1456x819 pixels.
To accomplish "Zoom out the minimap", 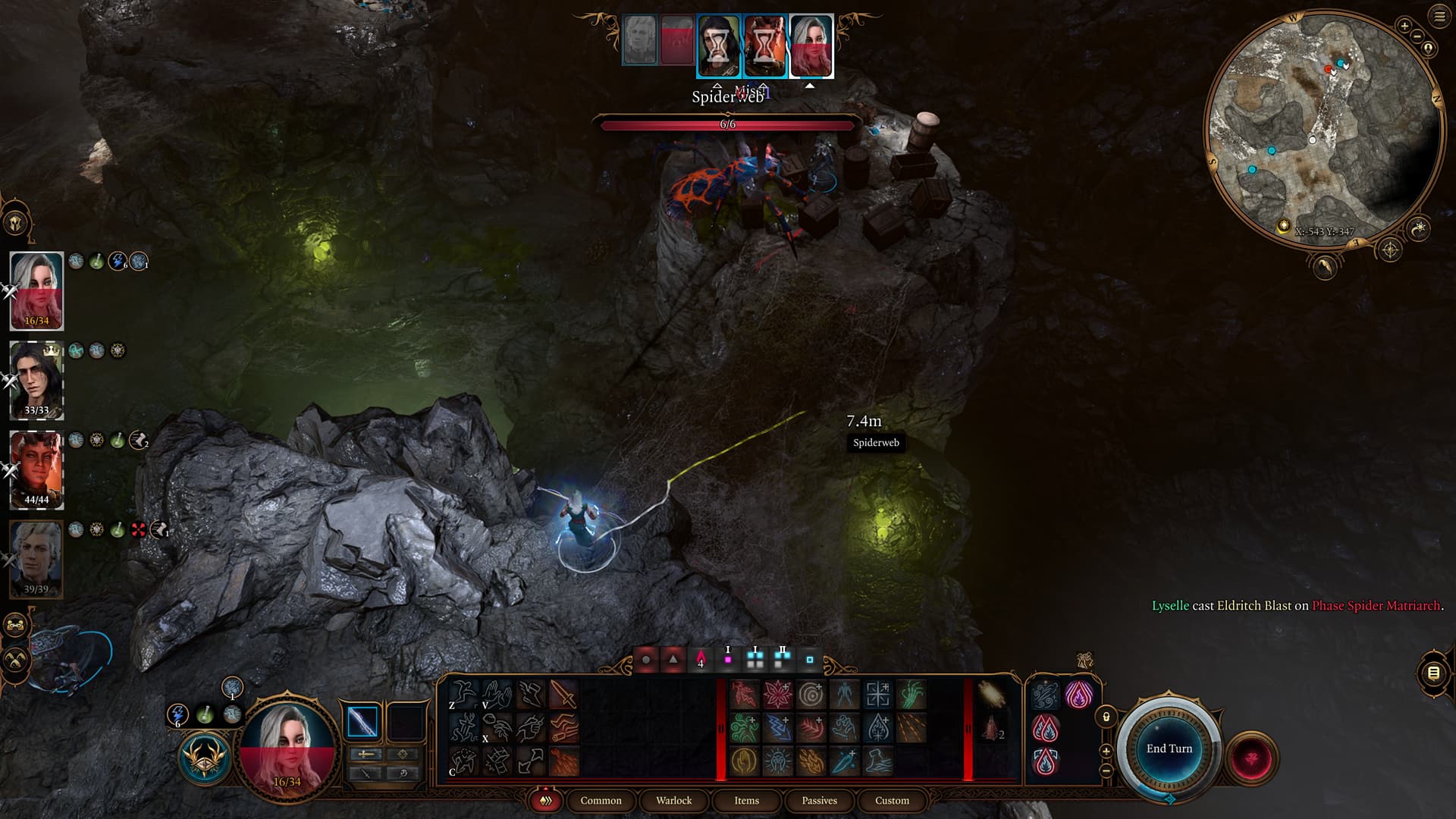I will (x=1417, y=36).
